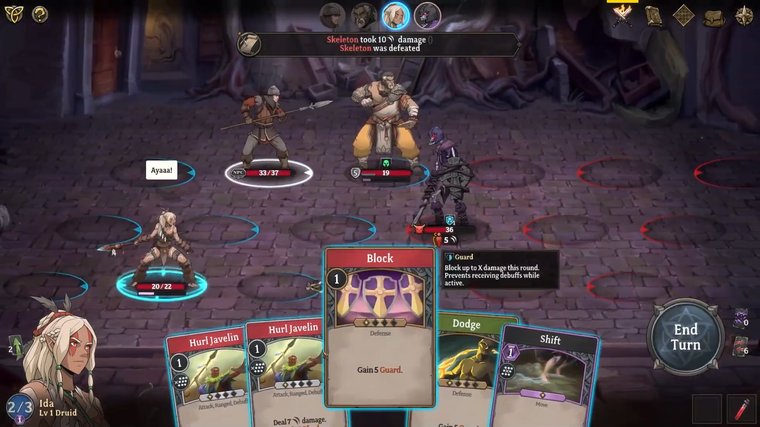Open the compass star map icon
This screenshot has width=760, height=427.
point(745,15)
